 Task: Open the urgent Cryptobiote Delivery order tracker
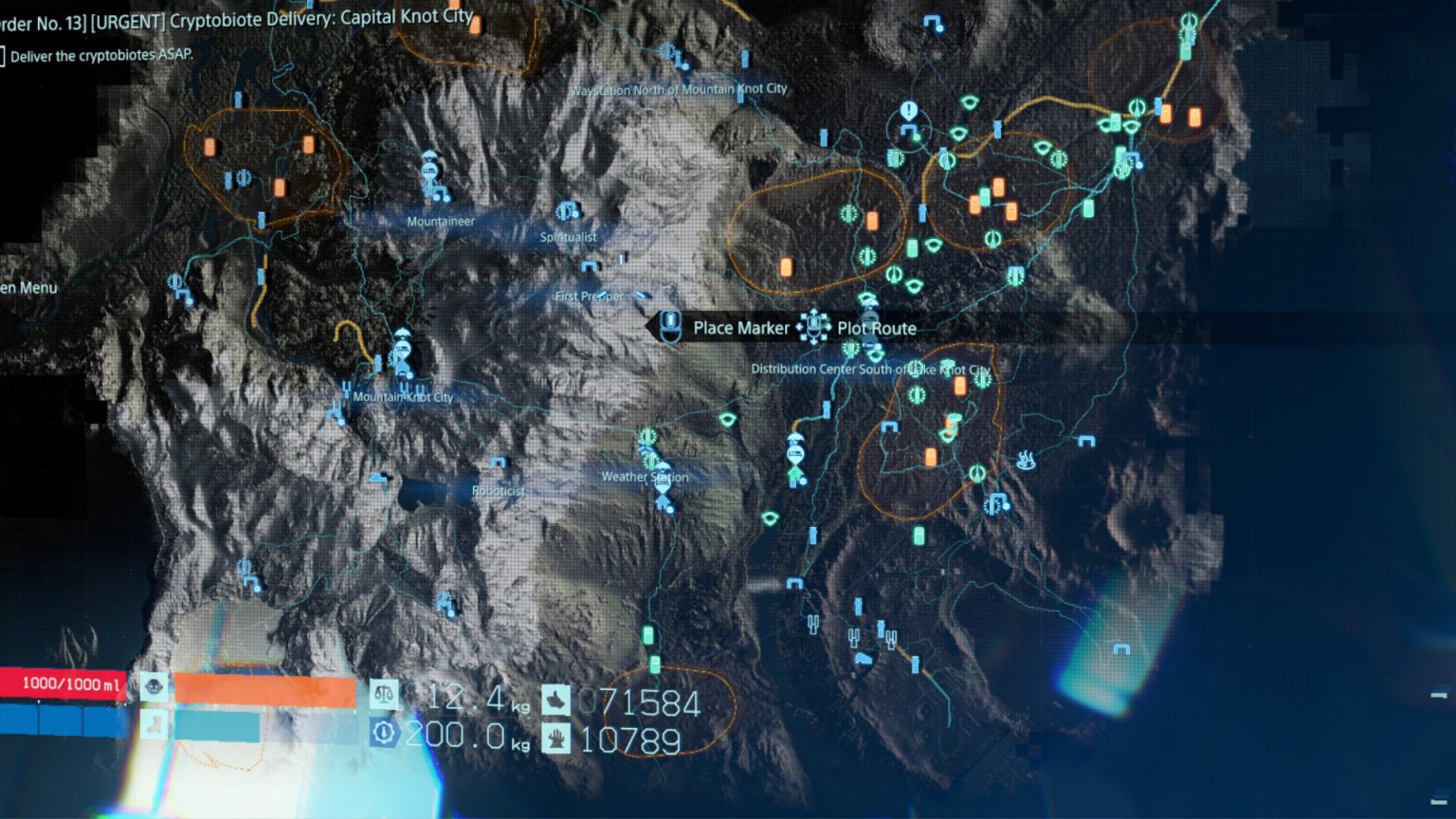pyautogui.click(x=237, y=19)
